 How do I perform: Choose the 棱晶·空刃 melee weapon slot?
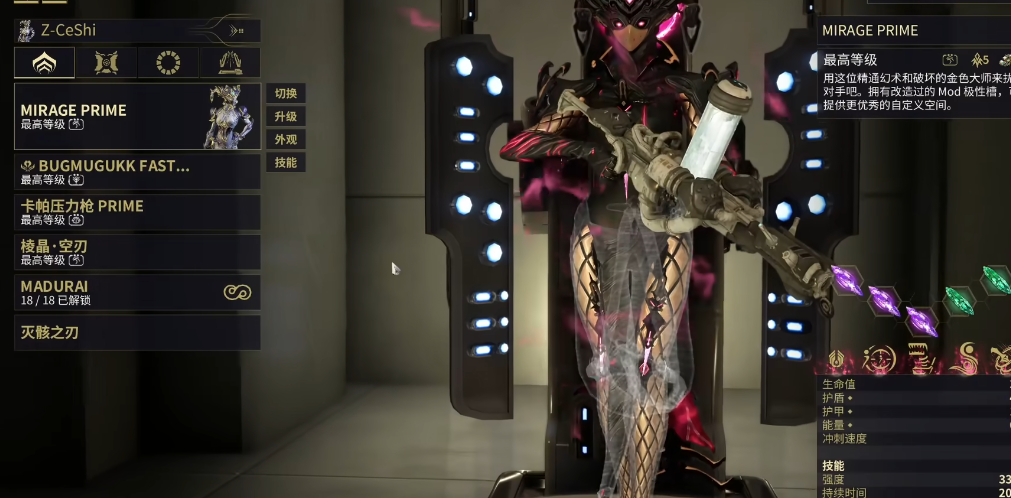click(137, 252)
